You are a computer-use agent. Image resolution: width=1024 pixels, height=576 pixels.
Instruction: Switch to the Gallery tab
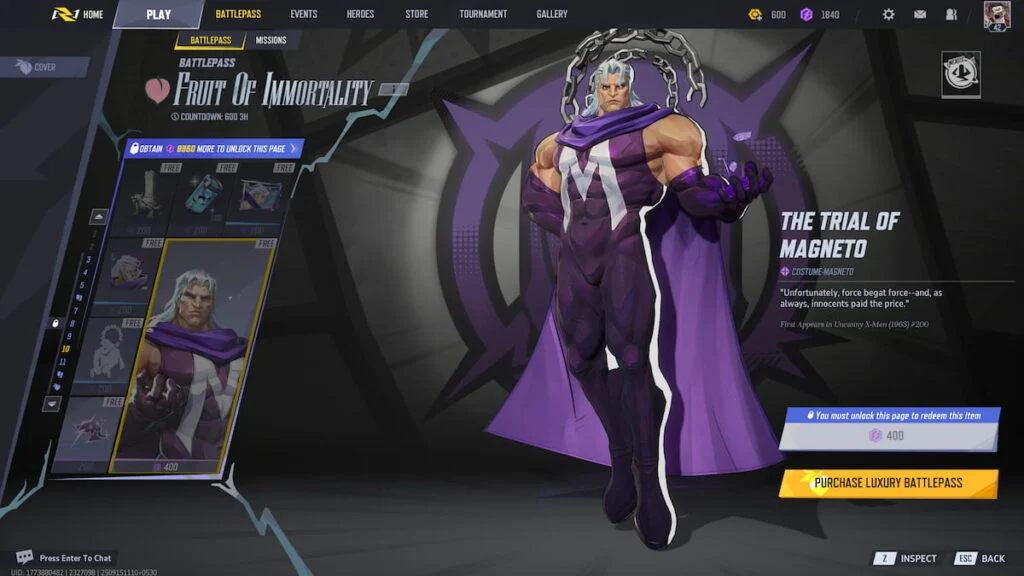551,14
